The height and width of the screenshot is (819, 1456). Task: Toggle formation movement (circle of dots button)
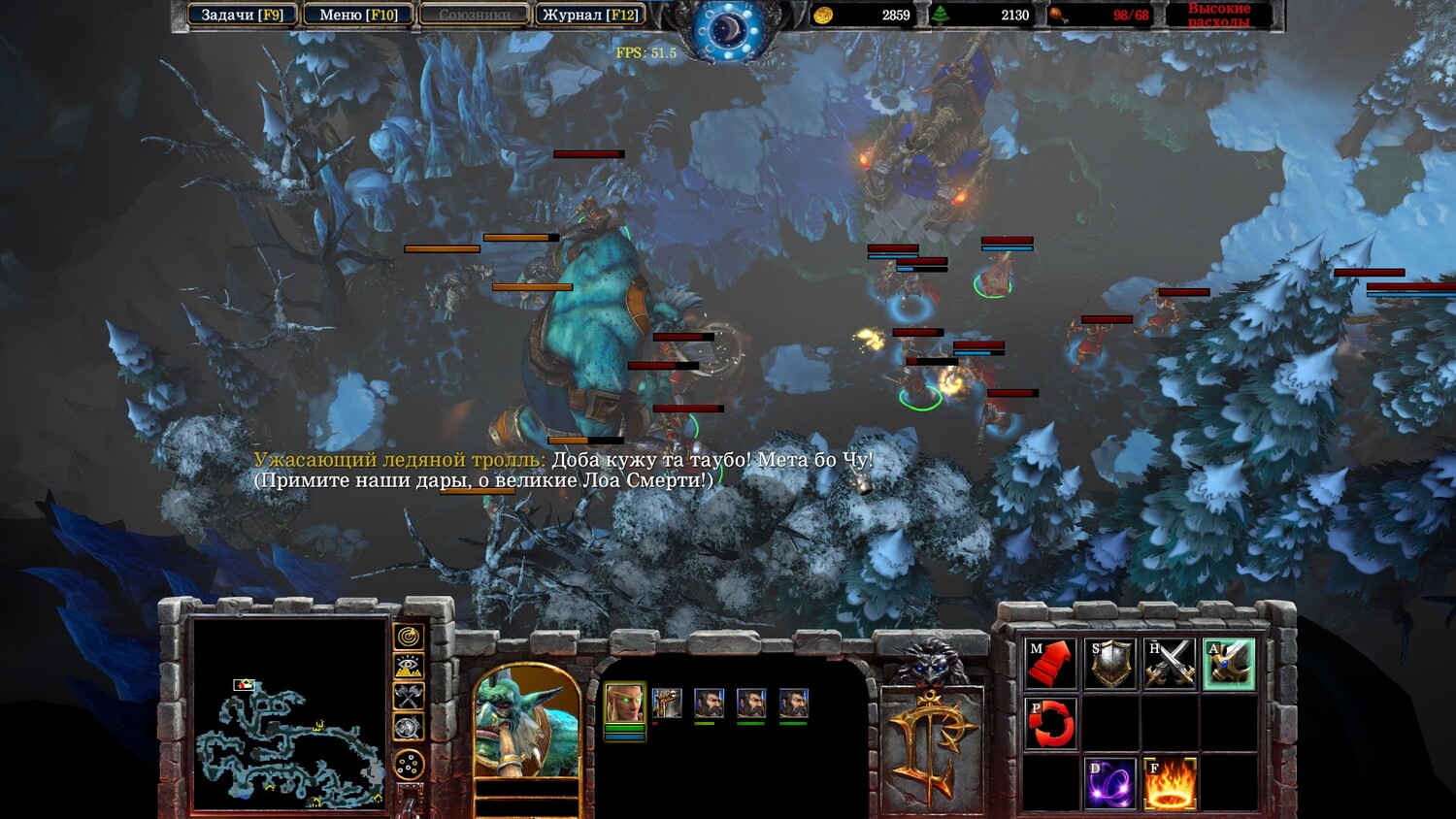409,764
